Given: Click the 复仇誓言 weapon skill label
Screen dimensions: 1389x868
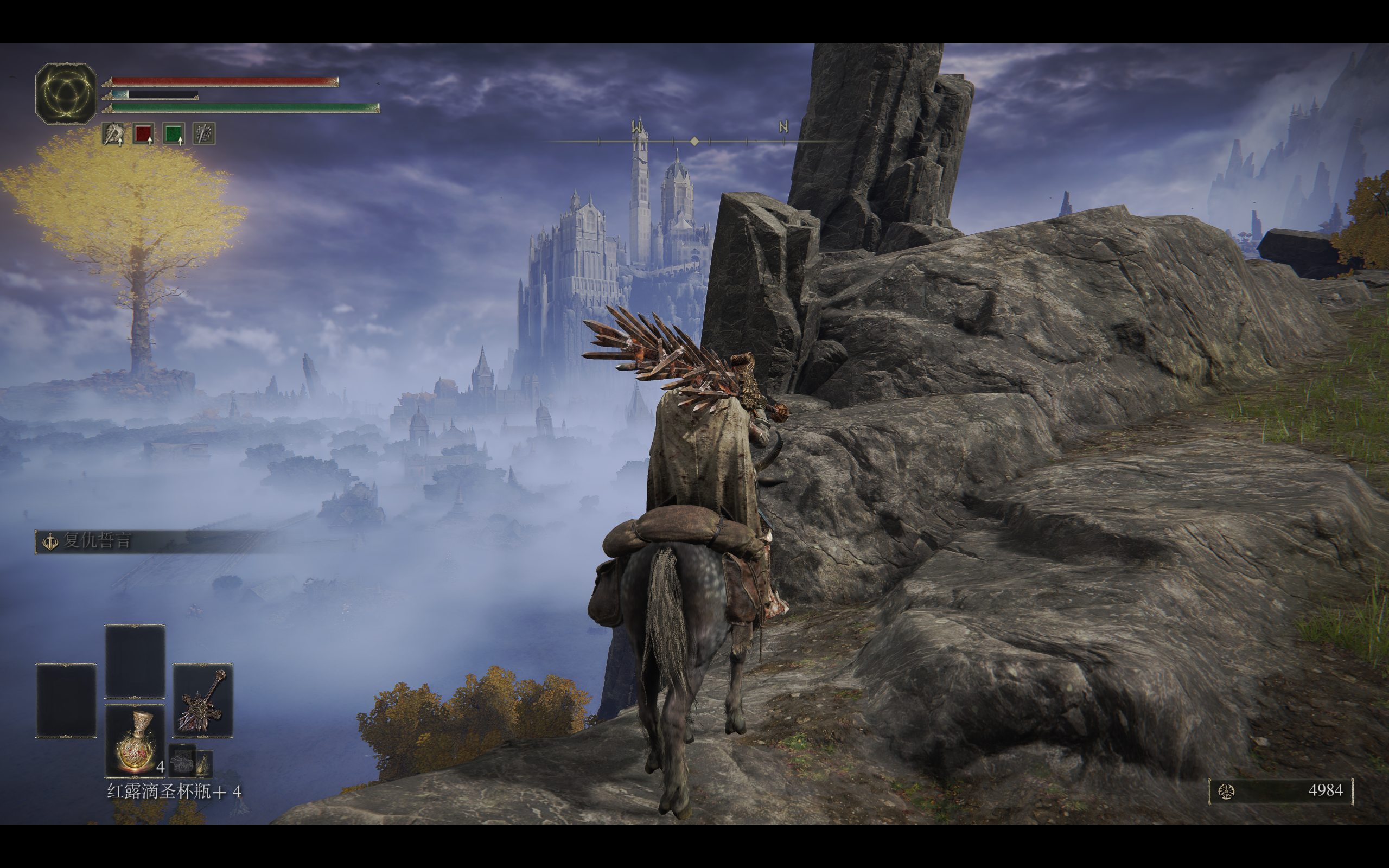Looking at the screenshot, I should click(x=97, y=541).
